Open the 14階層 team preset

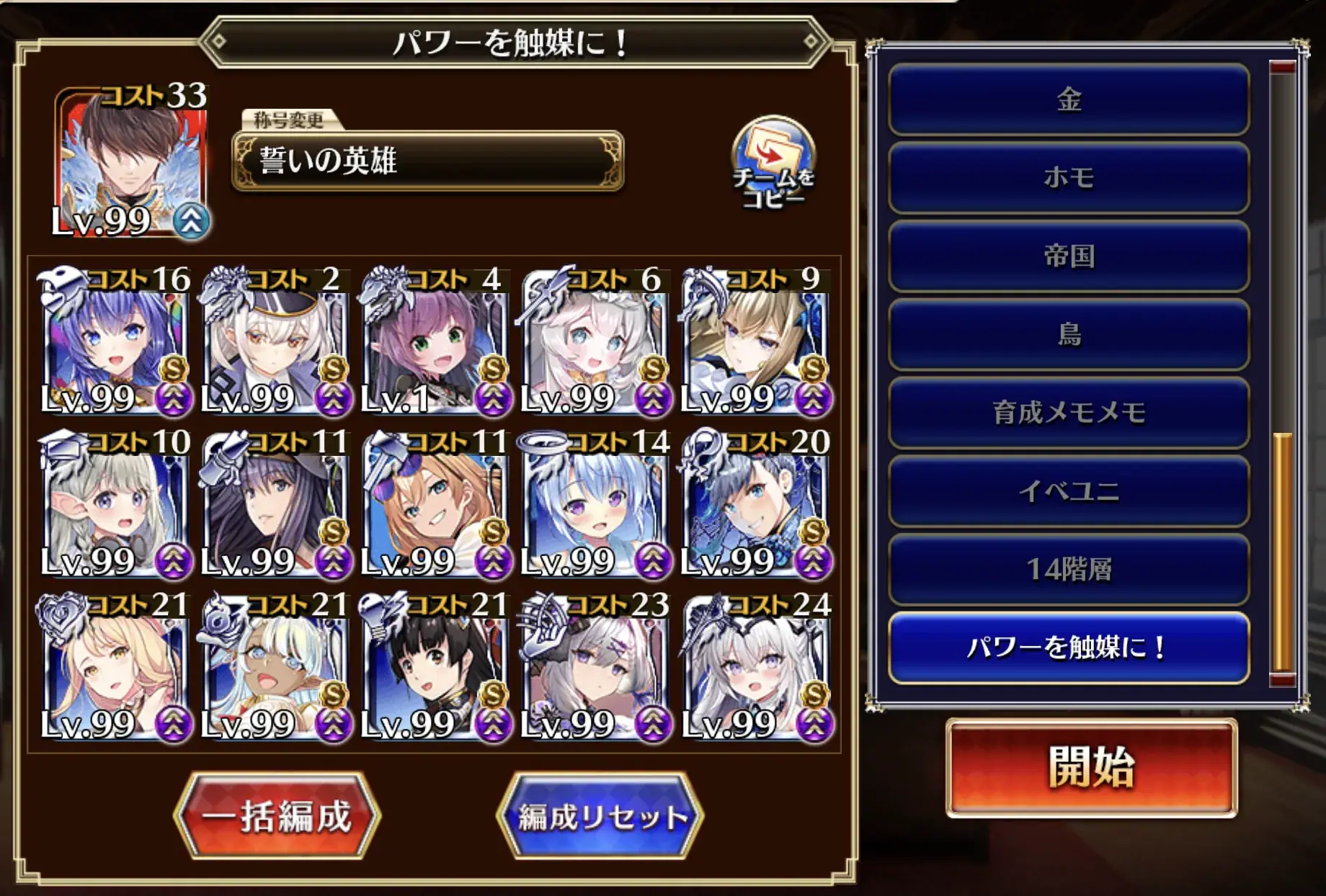tap(1068, 568)
